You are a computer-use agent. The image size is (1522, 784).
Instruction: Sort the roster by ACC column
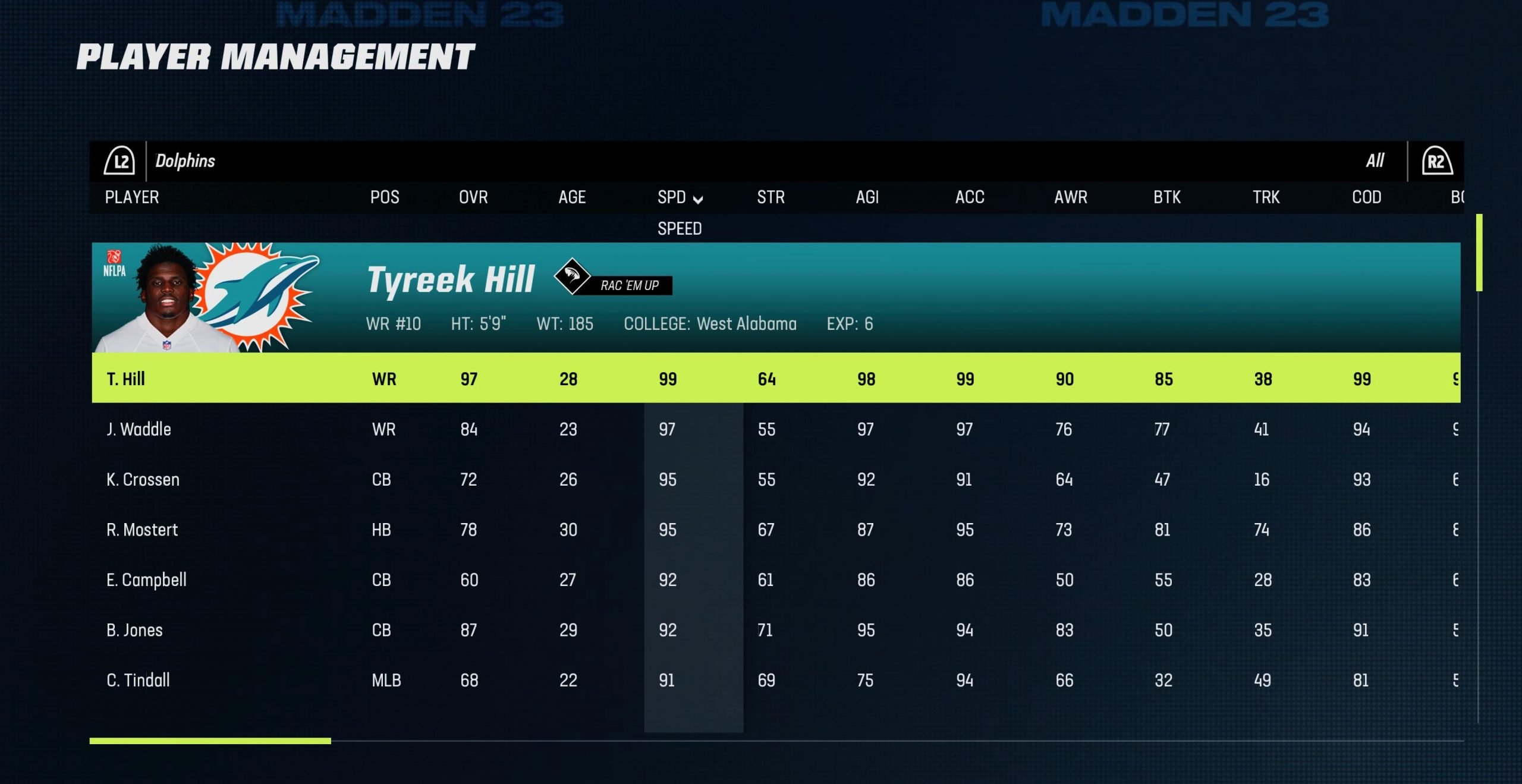pos(970,197)
